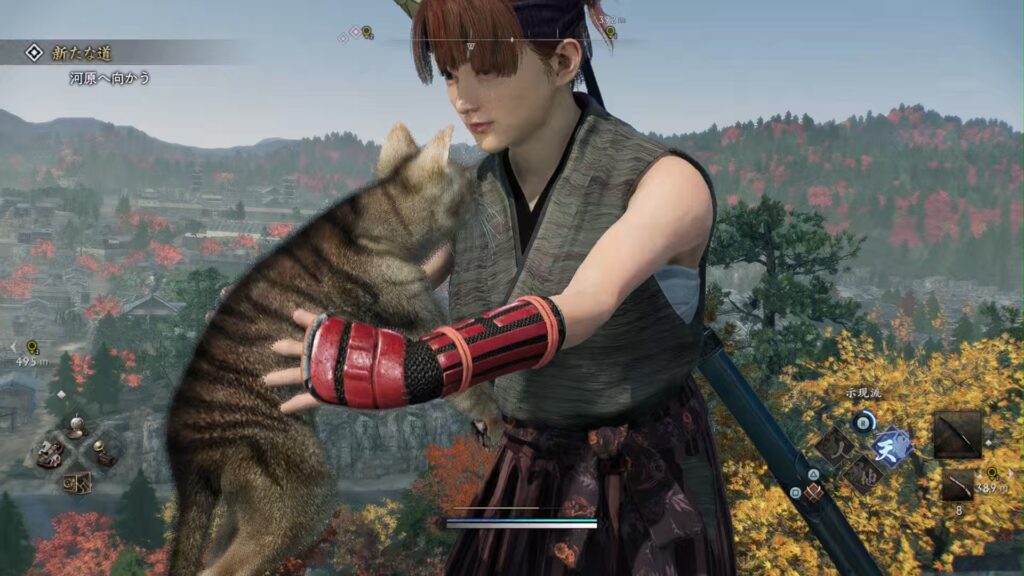Click the pink diamond marker on the compass

pyautogui.click(x=355, y=33)
